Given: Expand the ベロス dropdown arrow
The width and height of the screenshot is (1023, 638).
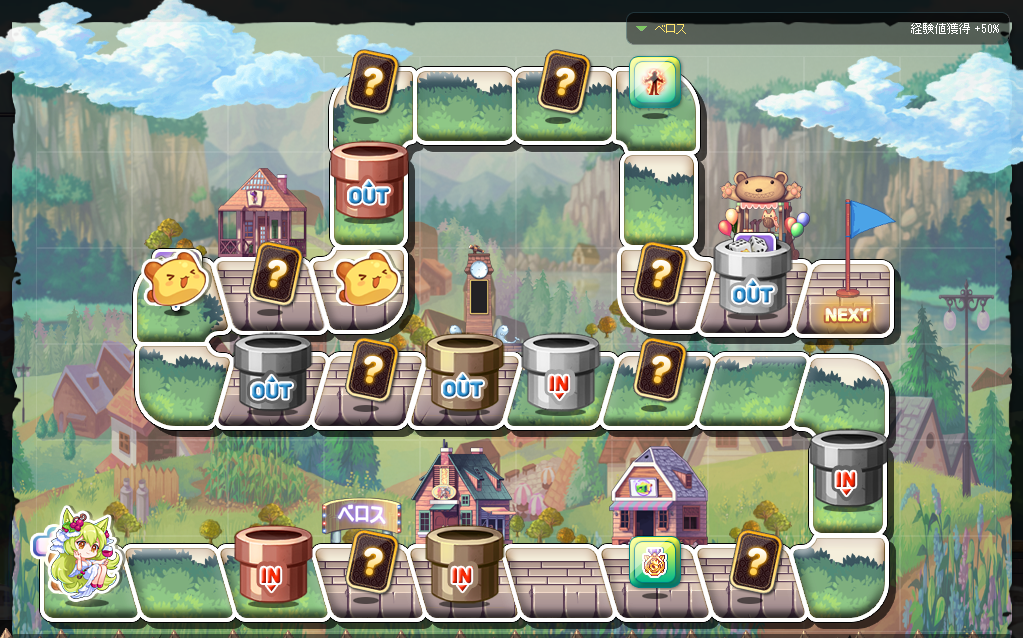Looking at the screenshot, I should click(641, 29).
